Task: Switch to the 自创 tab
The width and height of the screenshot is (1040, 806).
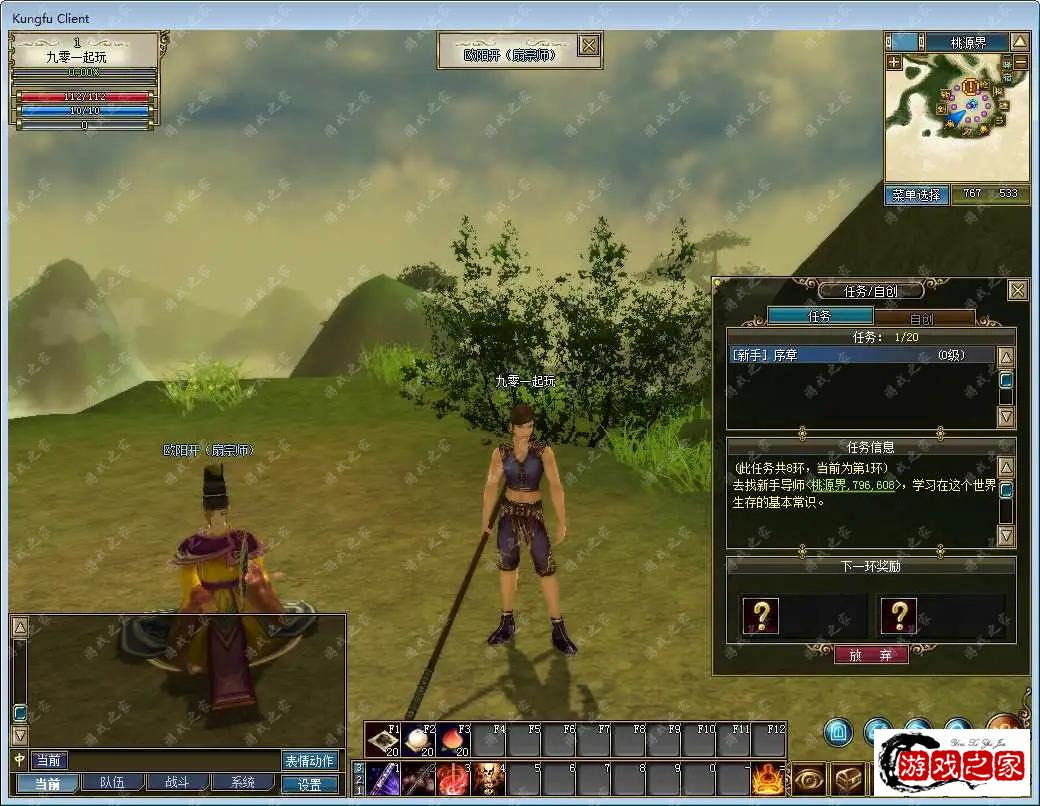Action: (921, 318)
